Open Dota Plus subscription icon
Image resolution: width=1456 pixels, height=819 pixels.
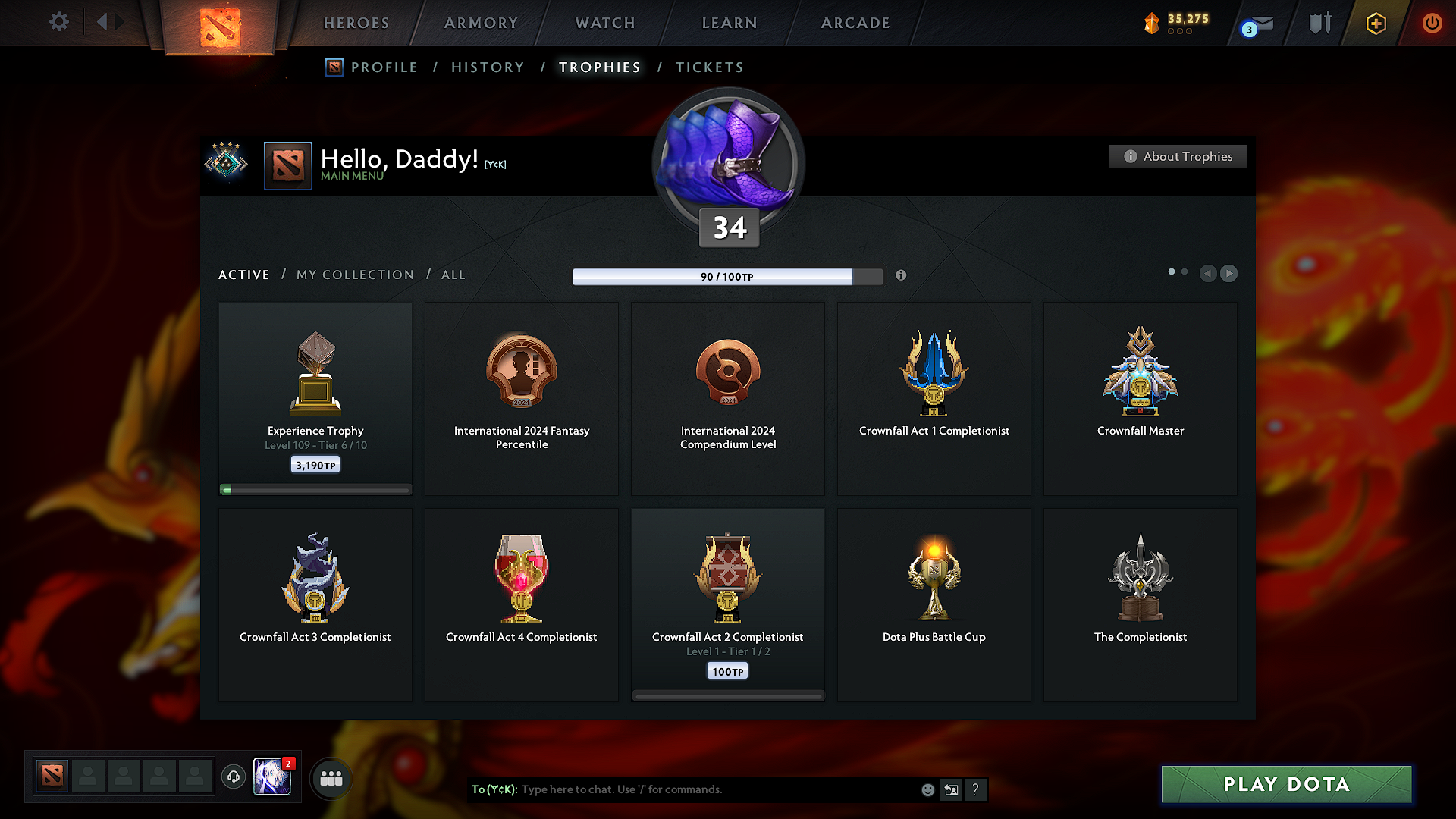(x=1375, y=23)
